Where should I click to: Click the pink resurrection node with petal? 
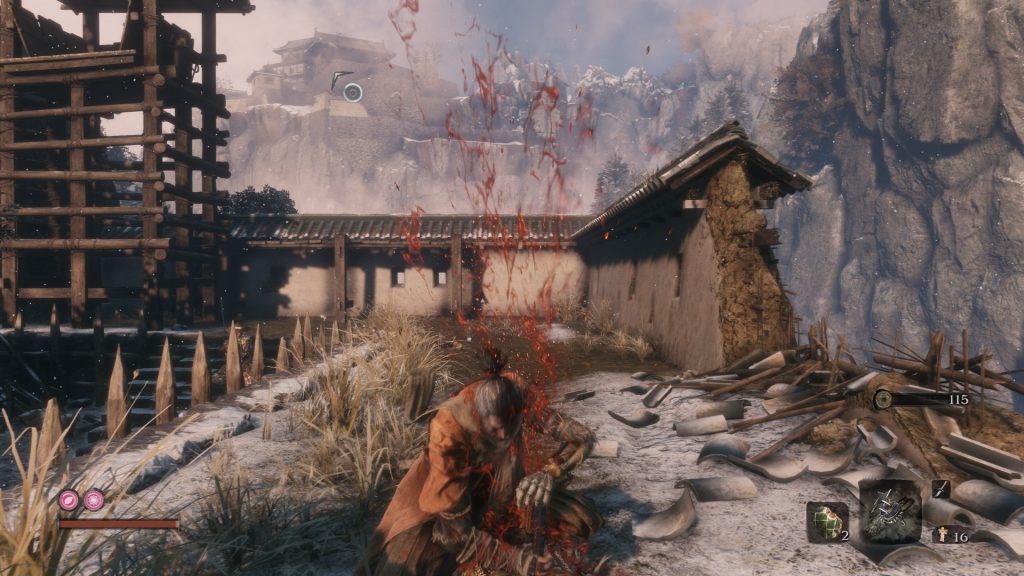coord(69,500)
